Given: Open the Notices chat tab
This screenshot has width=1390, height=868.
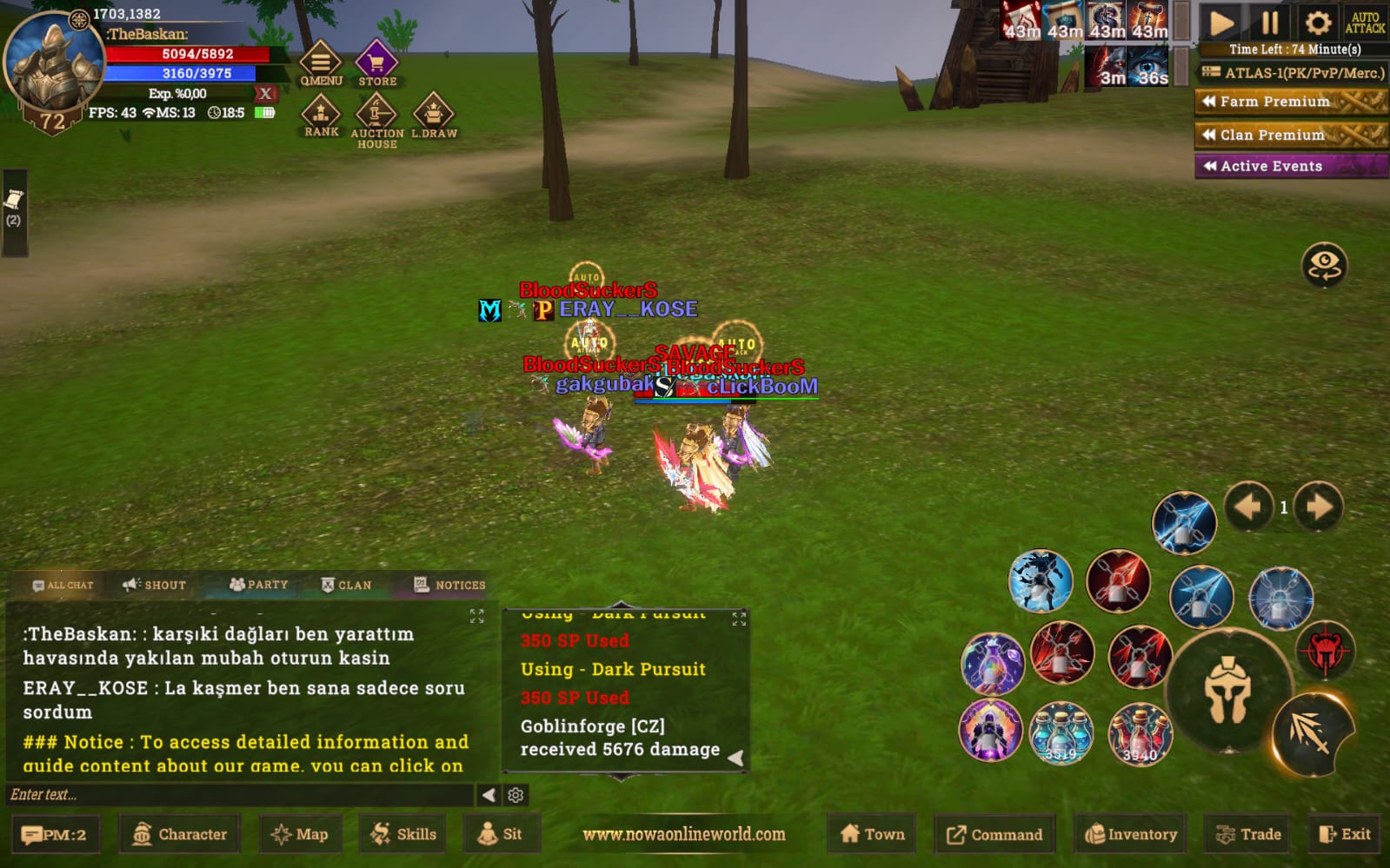Looking at the screenshot, I should point(449,585).
